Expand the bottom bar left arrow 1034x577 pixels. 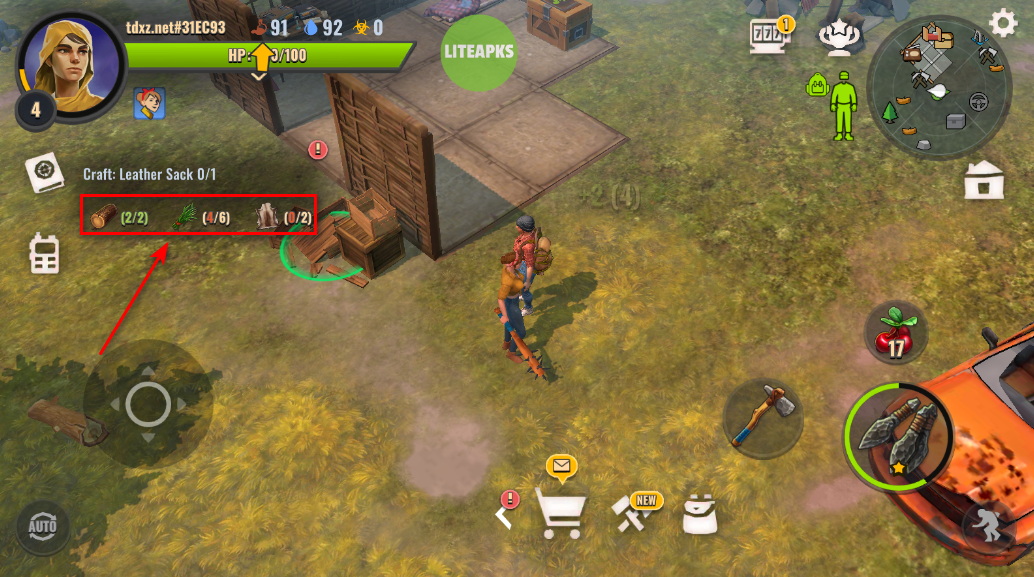pyautogui.click(x=505, y=514)
